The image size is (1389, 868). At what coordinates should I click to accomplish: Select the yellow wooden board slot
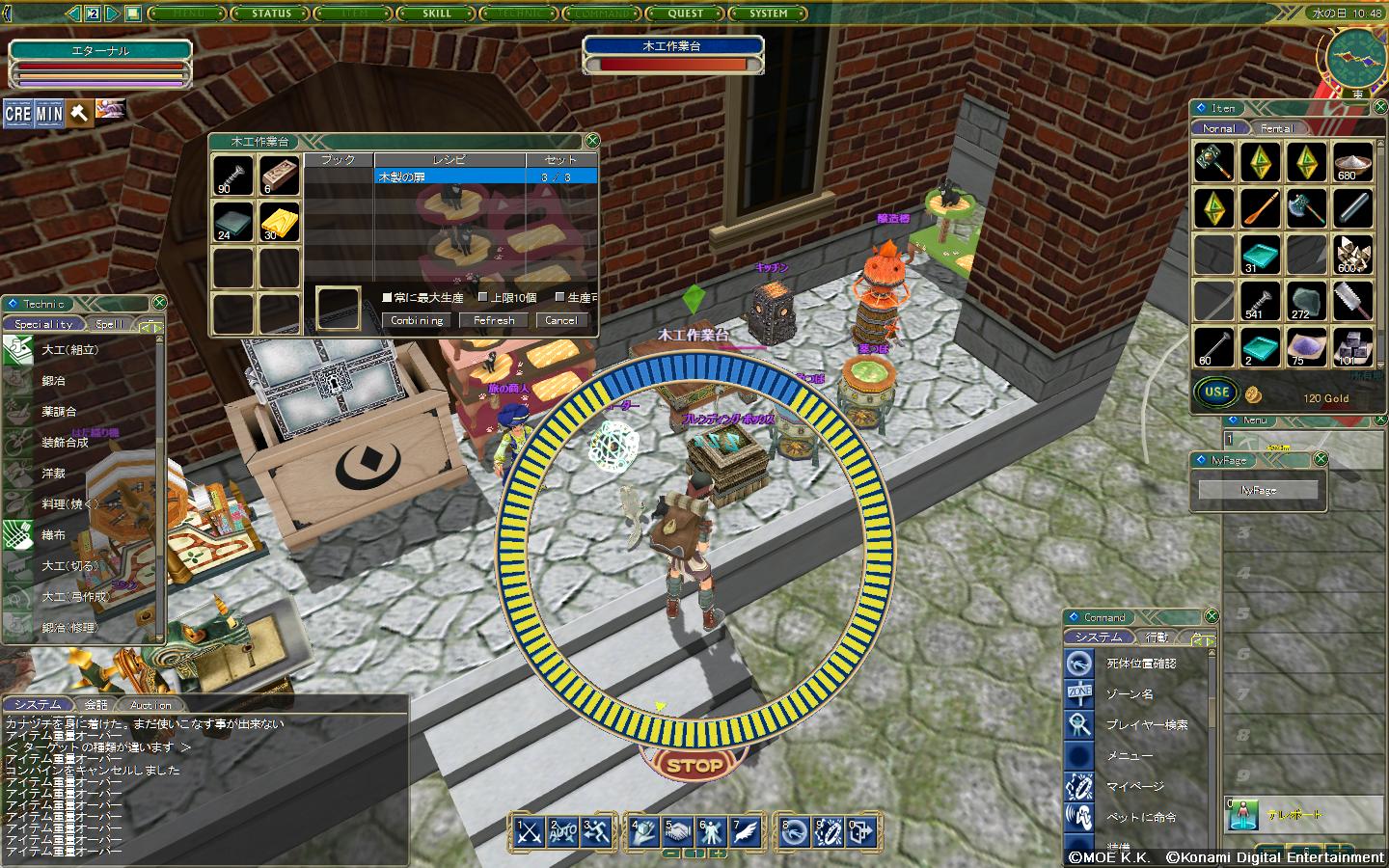(279, 222)
